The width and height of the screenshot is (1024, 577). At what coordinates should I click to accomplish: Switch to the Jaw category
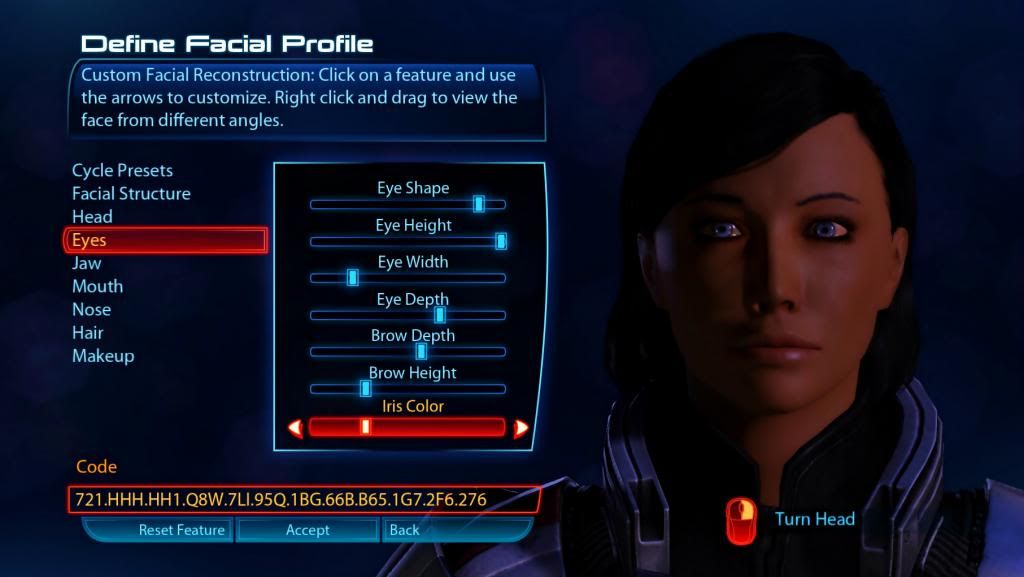pyautogui.click(x=87, y=263)
